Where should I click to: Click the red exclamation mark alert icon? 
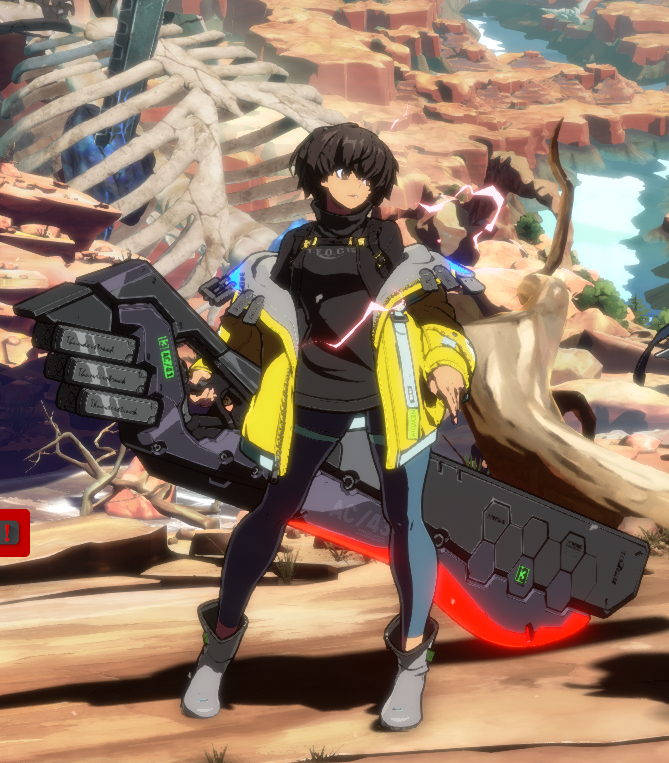pyautogui.click(x=12, y=533)
